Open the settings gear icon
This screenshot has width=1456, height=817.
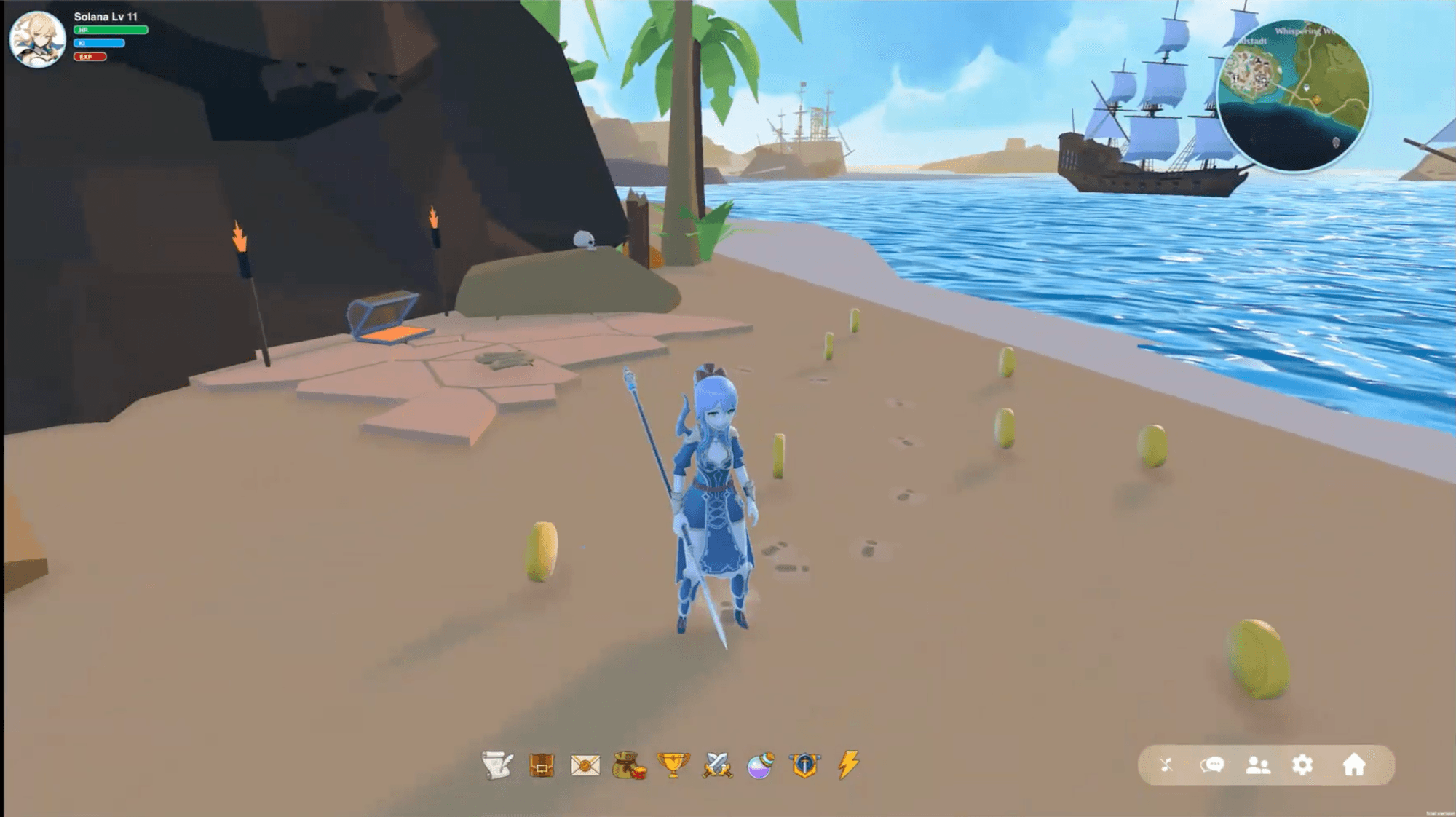(1302, 765)
